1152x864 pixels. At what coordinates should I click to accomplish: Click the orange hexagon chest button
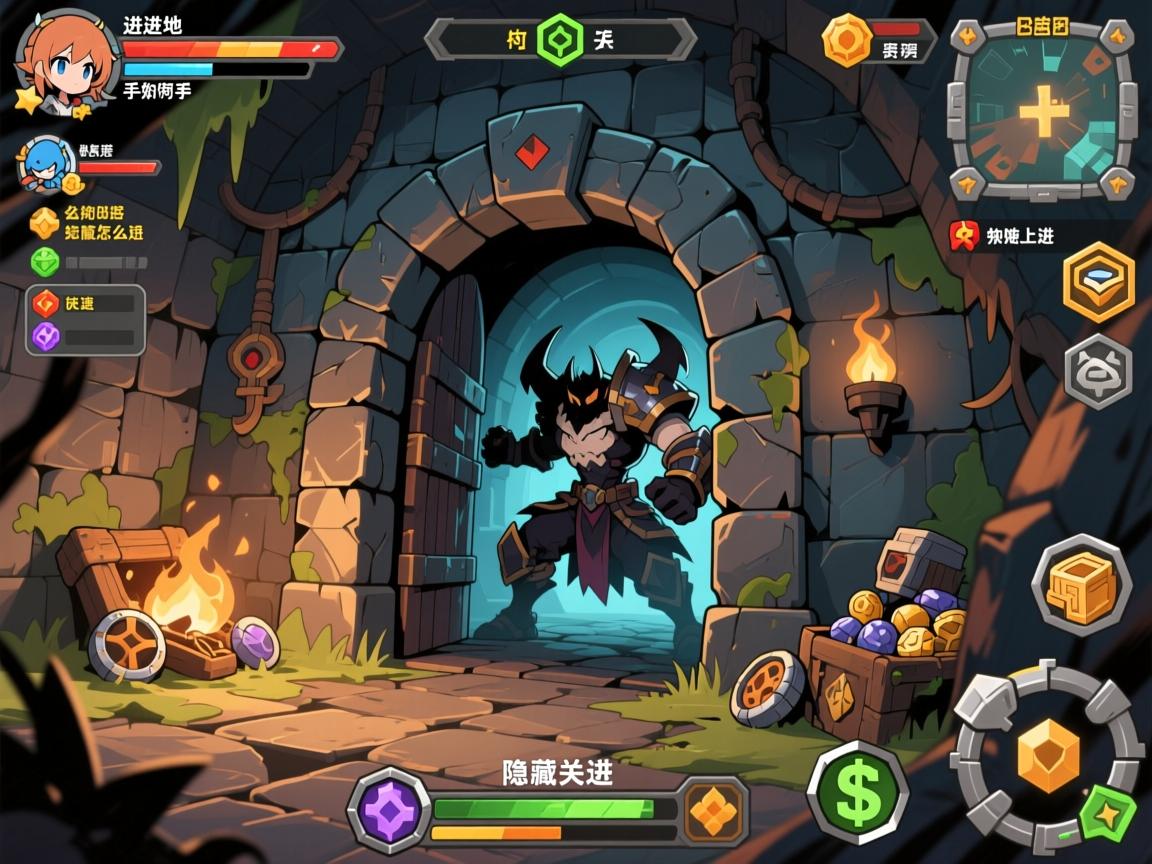[x=1098, y=282]
